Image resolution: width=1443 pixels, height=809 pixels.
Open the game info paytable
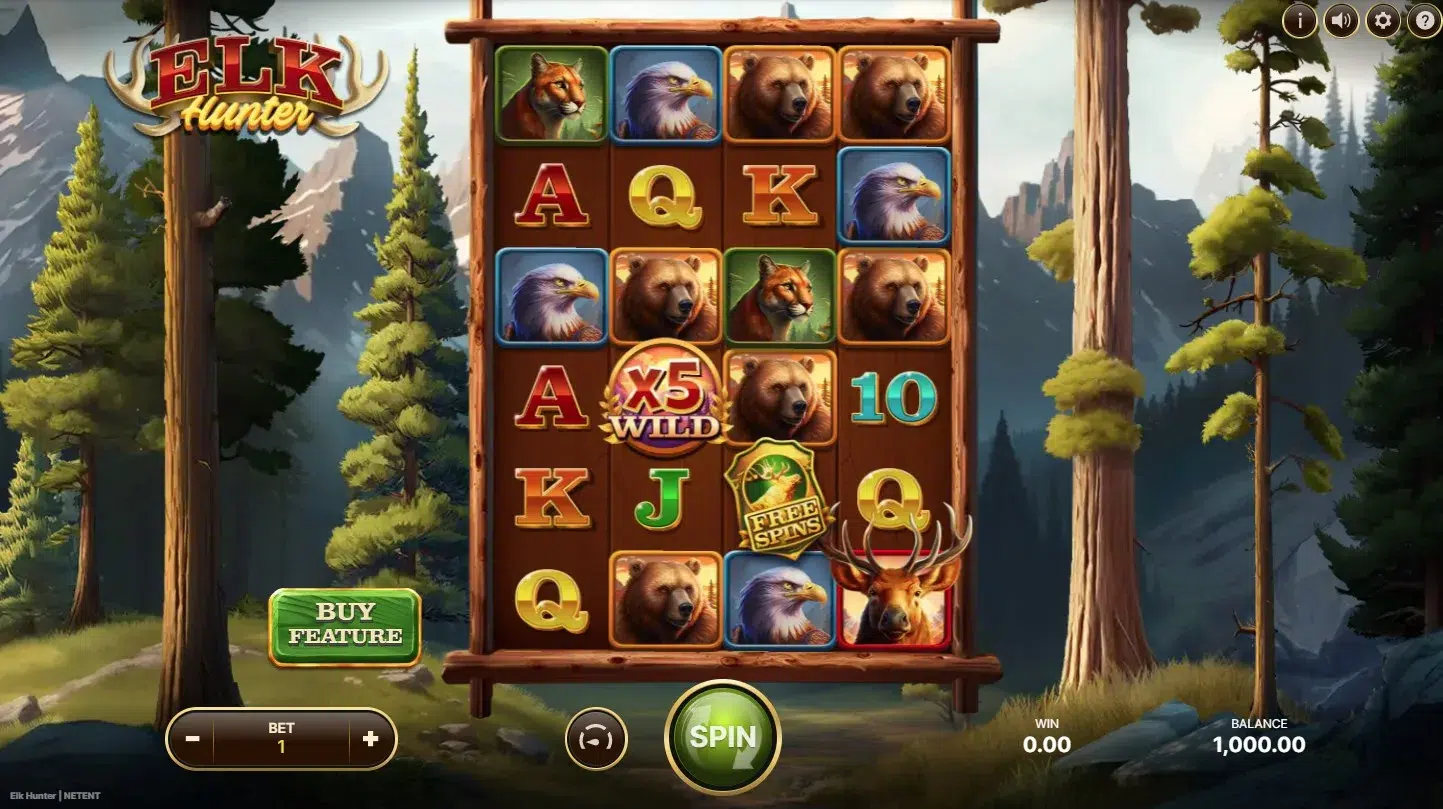pyautogui.click(x=1300, y=20)
